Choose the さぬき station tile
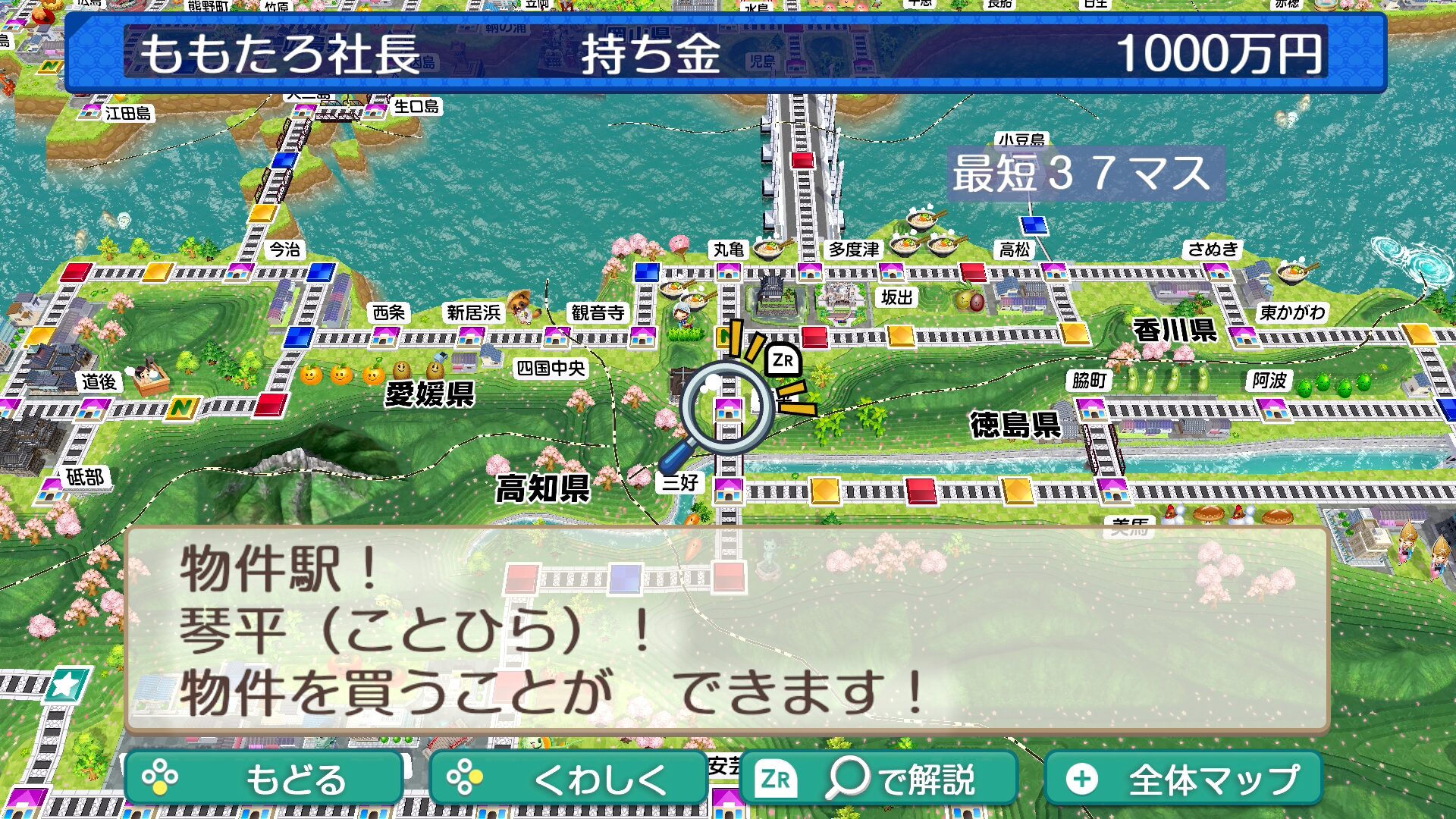Screen dimensions: 1456x819 click(x=1217, y=271)
